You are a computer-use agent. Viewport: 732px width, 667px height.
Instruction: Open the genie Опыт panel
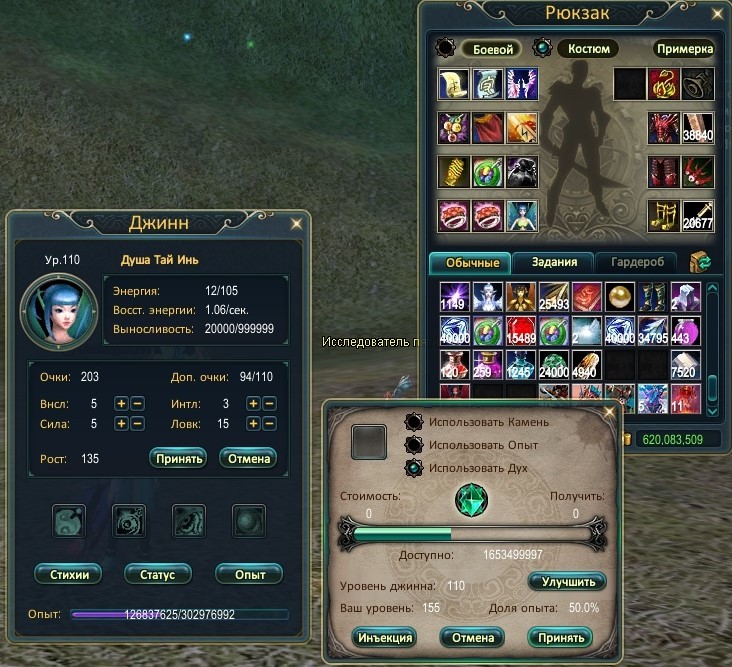tap(249, 574)
